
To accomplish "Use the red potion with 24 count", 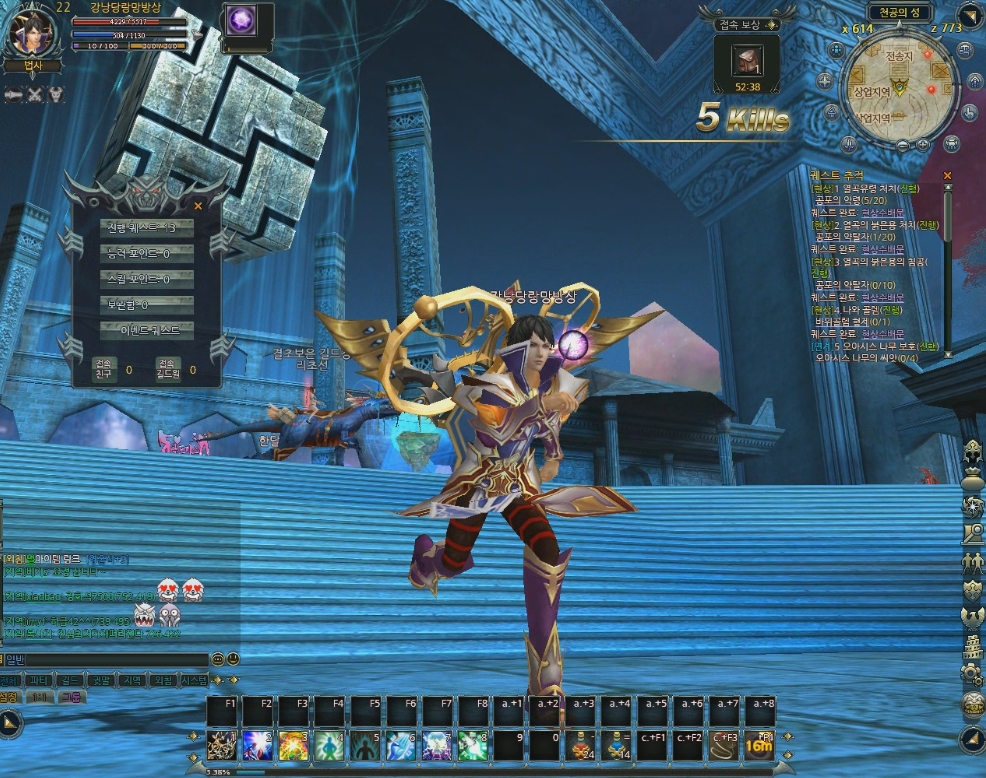I will [581, 746].
